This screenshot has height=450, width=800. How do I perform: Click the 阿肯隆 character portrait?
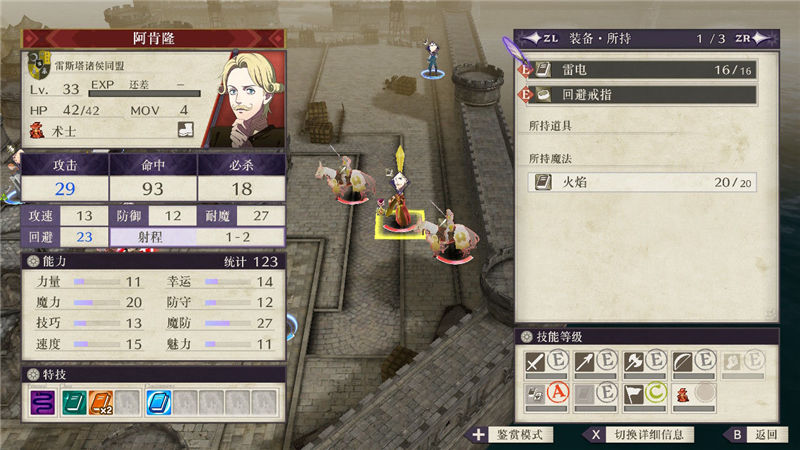pos(243,95)
